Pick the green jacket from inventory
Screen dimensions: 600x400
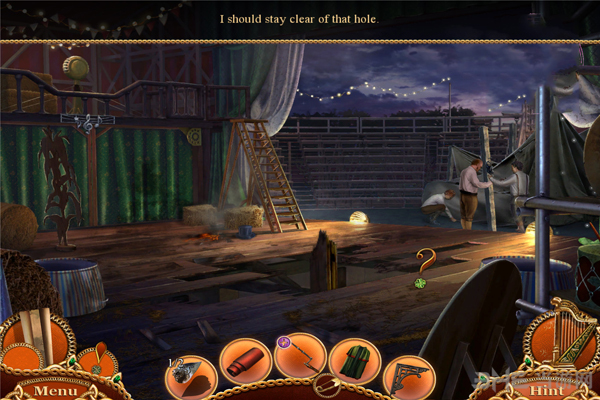(x=353, y=360)
